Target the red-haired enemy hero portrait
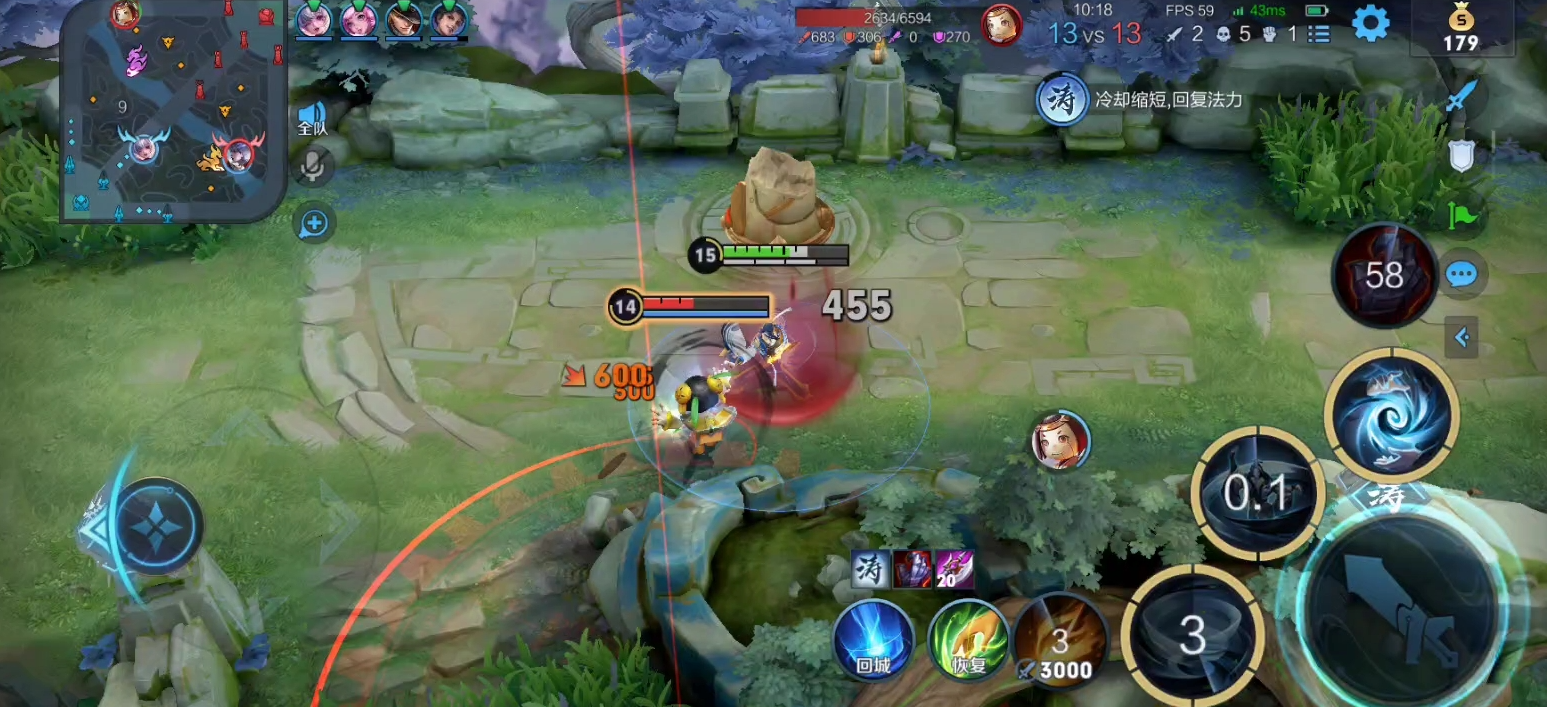This screenshot has width=1547, height=707. (1060, 441)
